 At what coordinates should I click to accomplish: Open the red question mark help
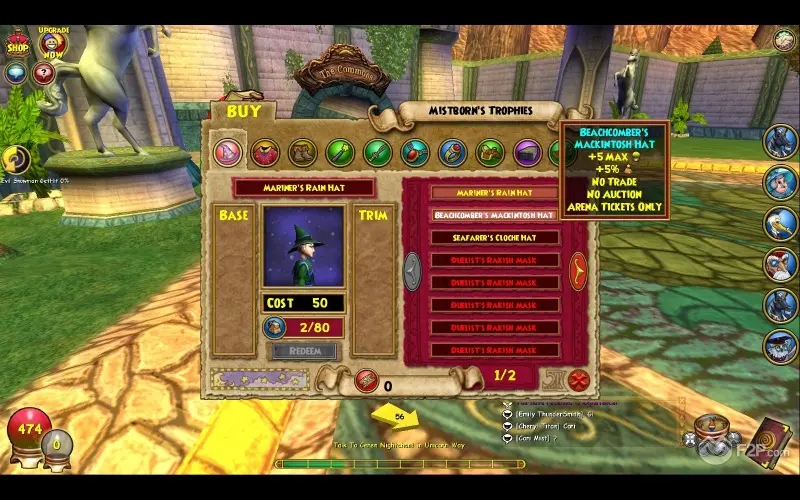[43, 73]
